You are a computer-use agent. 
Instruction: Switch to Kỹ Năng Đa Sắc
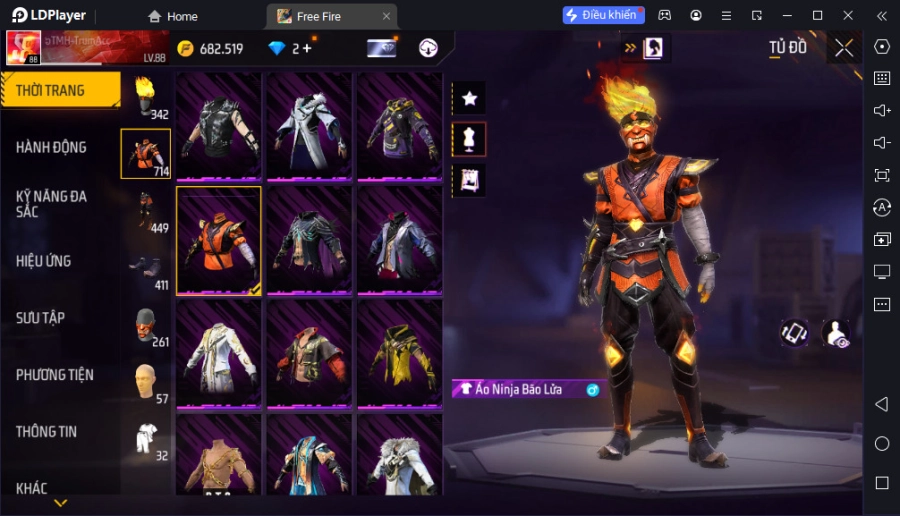[52, 204]
